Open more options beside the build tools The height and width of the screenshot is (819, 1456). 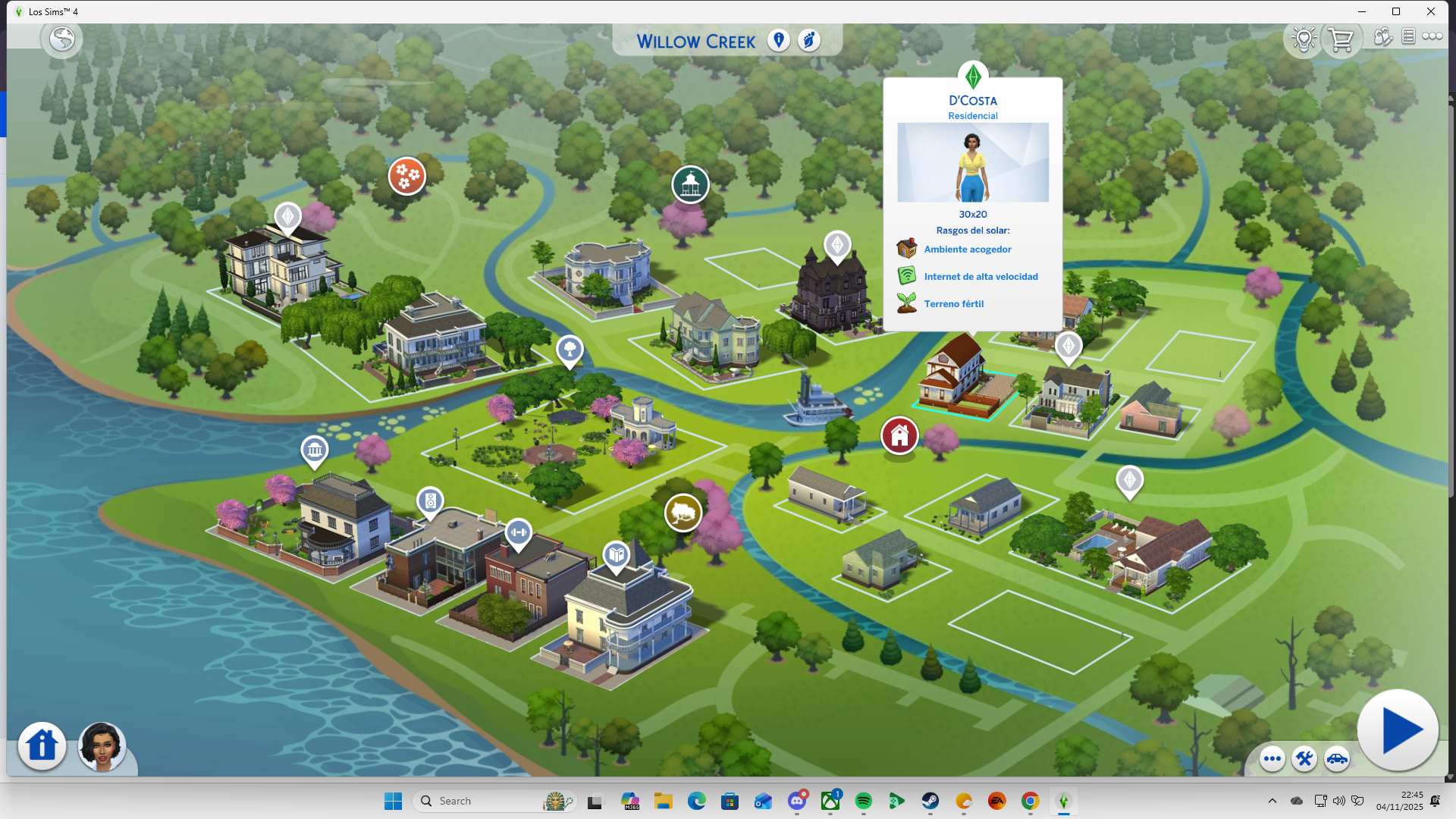1272,758
